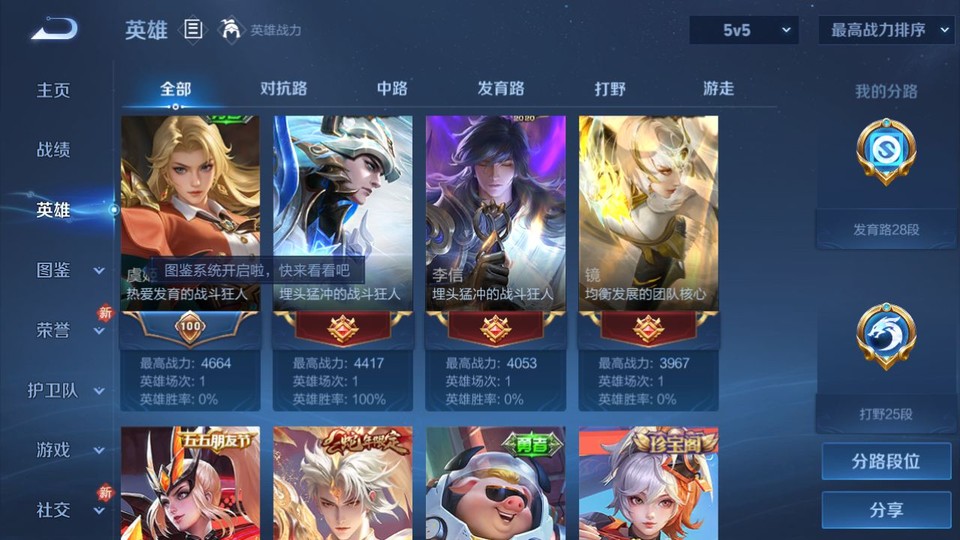960x540 pixels.
Task: Open the list icon beside 英雄 title
Action: (193, 30)
